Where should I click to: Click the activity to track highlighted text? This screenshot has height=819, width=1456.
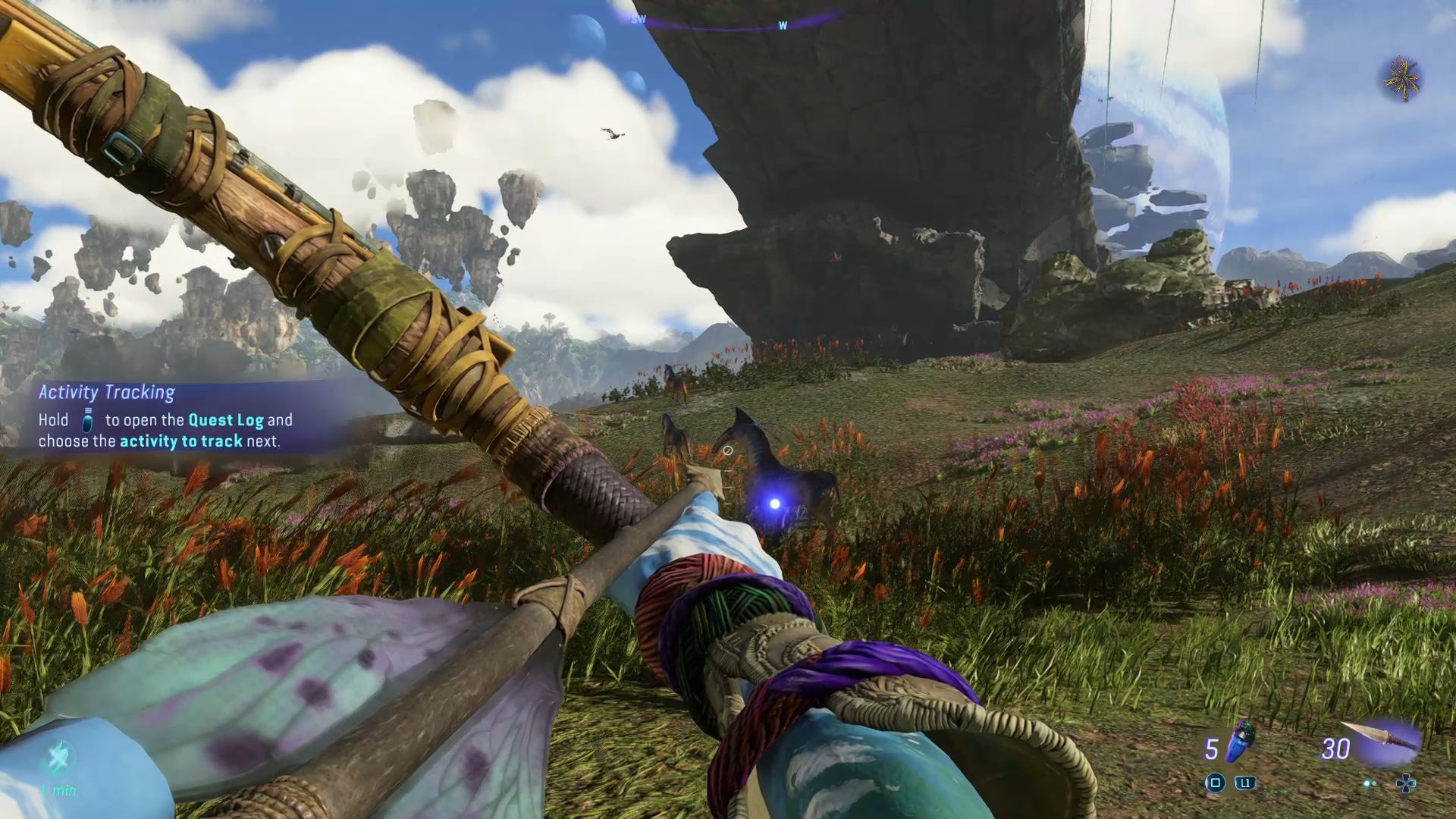(x=182, y=441)
